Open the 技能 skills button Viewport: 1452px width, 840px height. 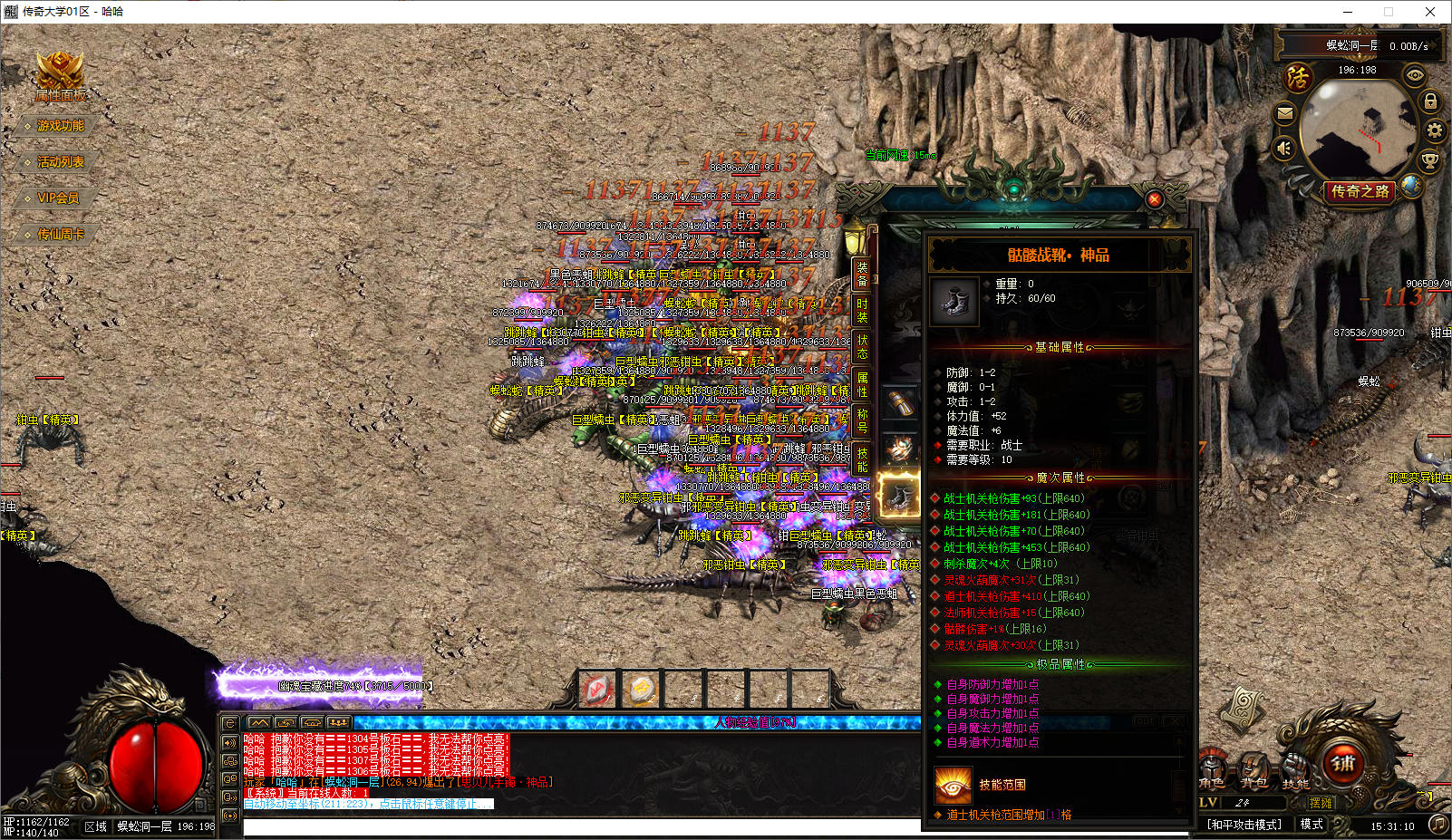pyautogui.click(x=1295, y=772)
